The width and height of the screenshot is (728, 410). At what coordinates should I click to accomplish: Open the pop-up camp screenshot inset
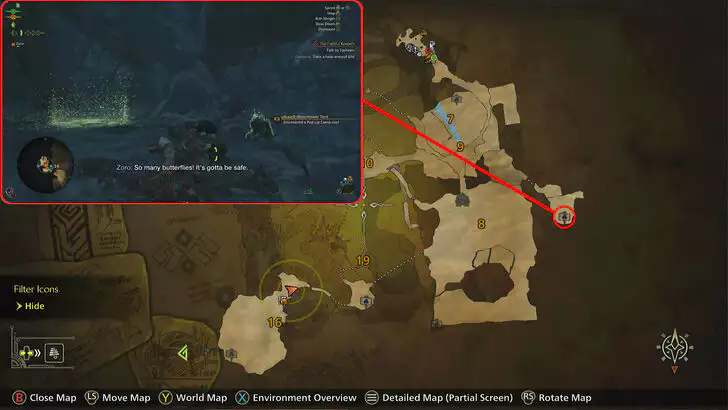181,102
